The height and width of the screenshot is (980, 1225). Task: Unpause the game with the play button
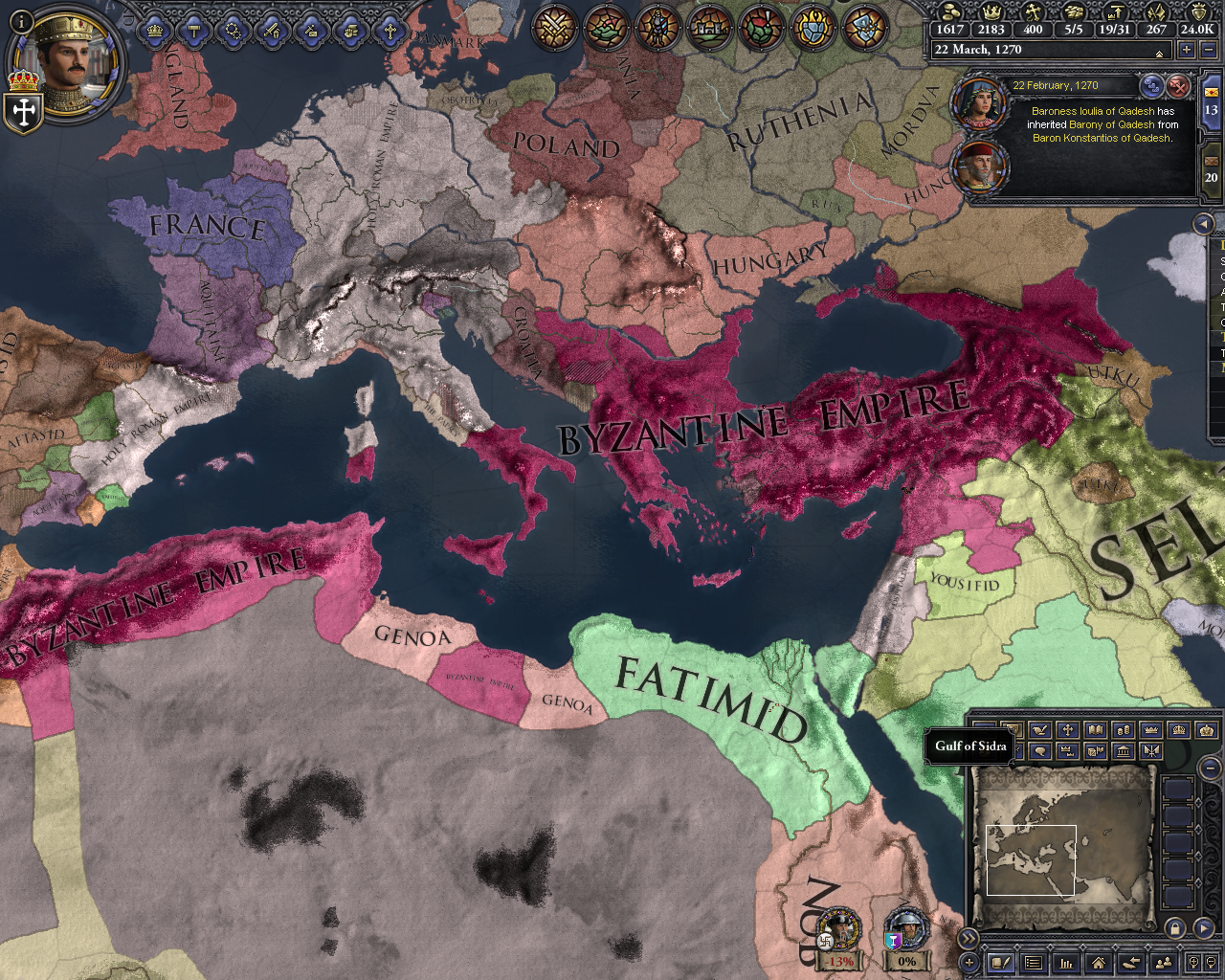(1204, 929)
